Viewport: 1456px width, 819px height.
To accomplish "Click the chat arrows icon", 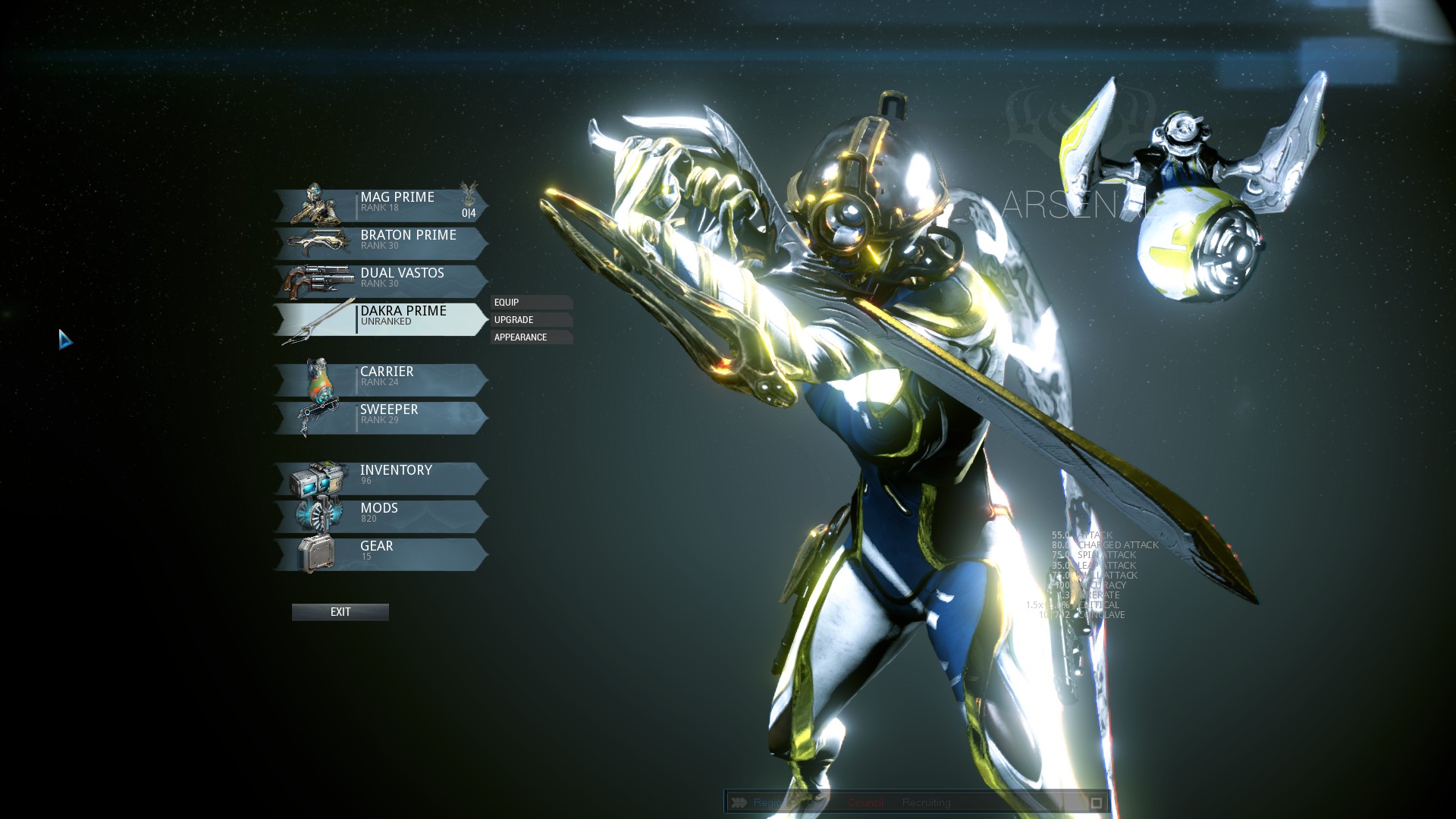I will (739, 802).
